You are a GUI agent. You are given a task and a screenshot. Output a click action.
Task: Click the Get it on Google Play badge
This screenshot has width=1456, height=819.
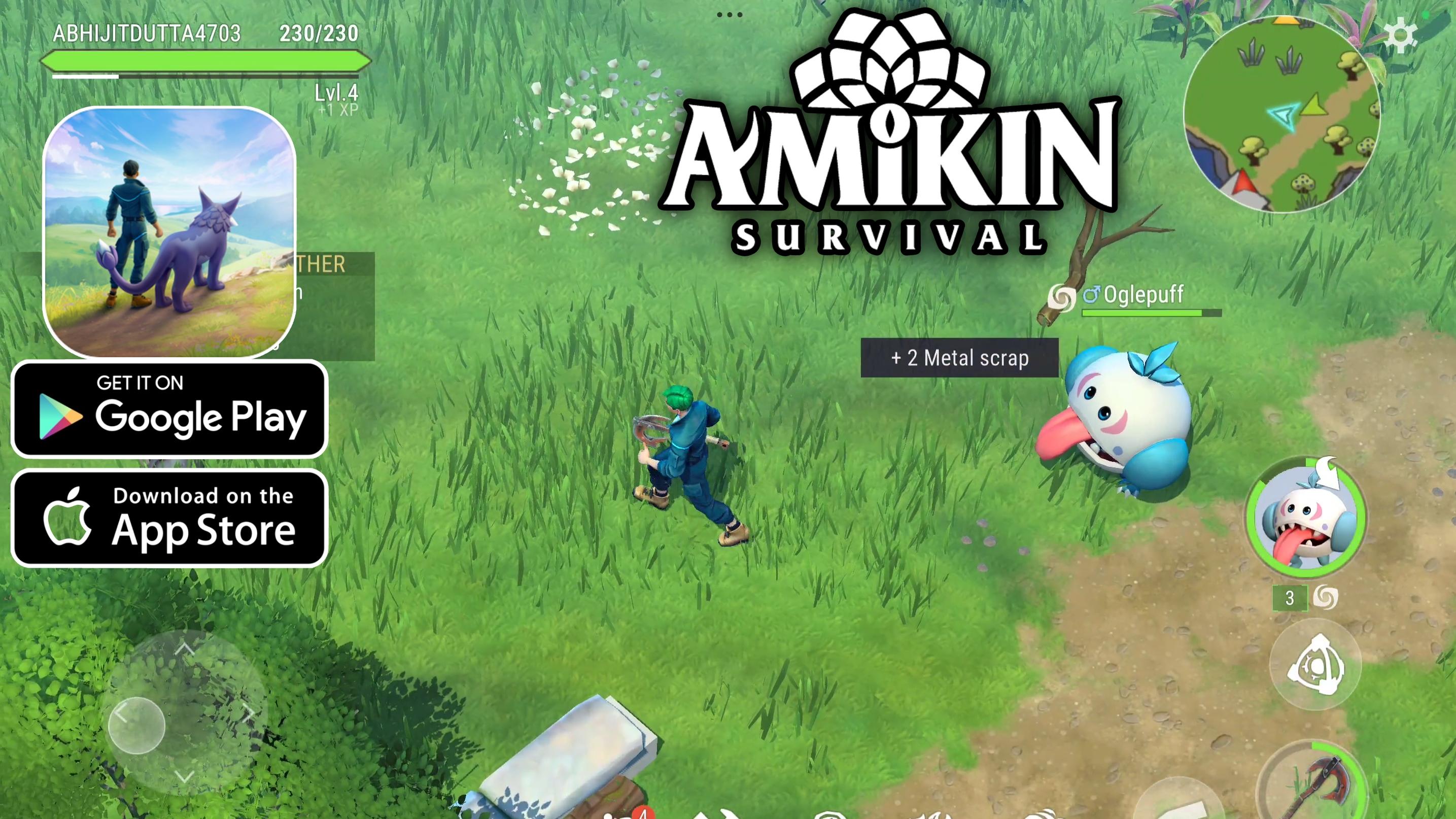[x=169, y=412]
